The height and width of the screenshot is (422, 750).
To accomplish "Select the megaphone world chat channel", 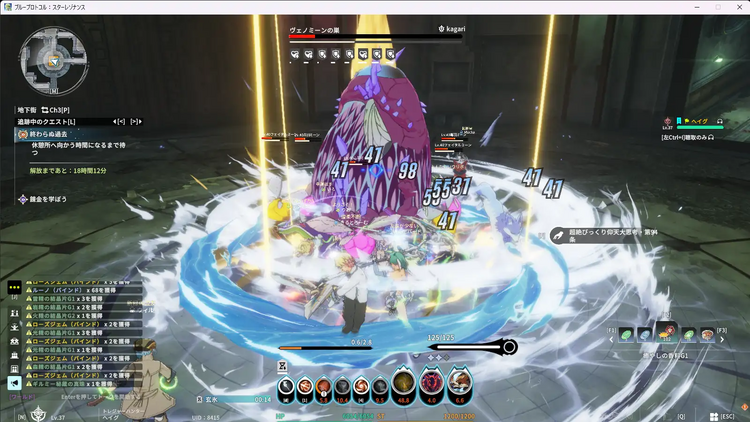I will tap(14, 382).
